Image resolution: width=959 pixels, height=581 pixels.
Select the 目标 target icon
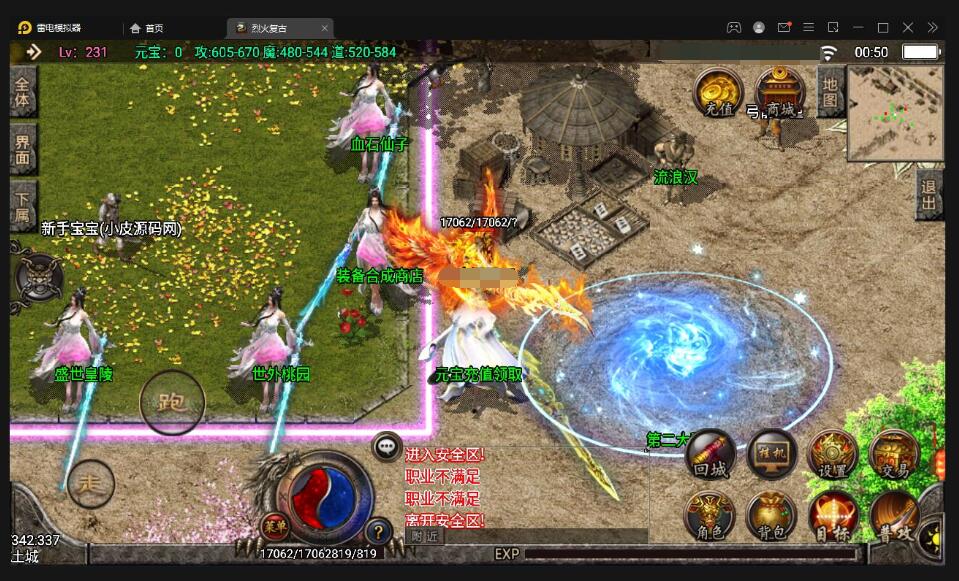point(832,517)
